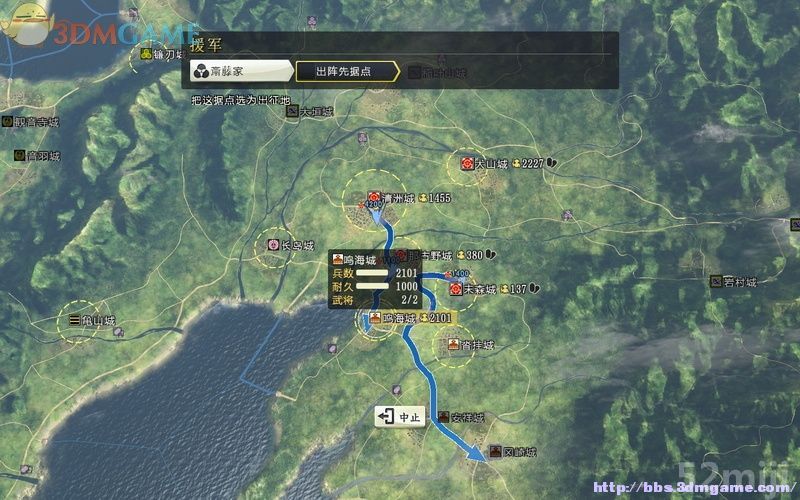This screenshot has width=800, height=500.
Task: Select the 出阵先据点 step
Action: (345, 71)
